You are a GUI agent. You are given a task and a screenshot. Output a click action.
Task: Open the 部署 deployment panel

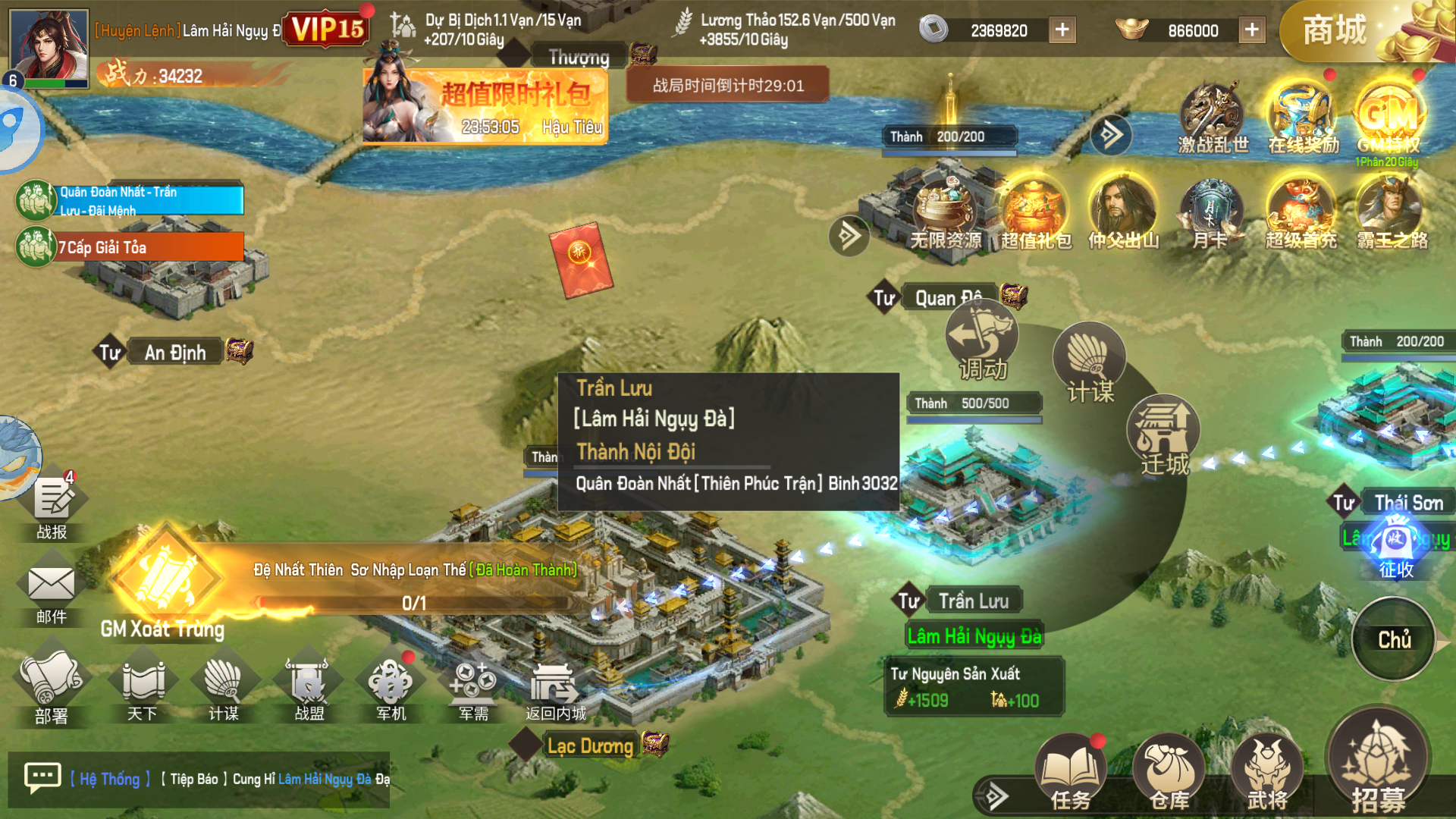pos(52,686)
